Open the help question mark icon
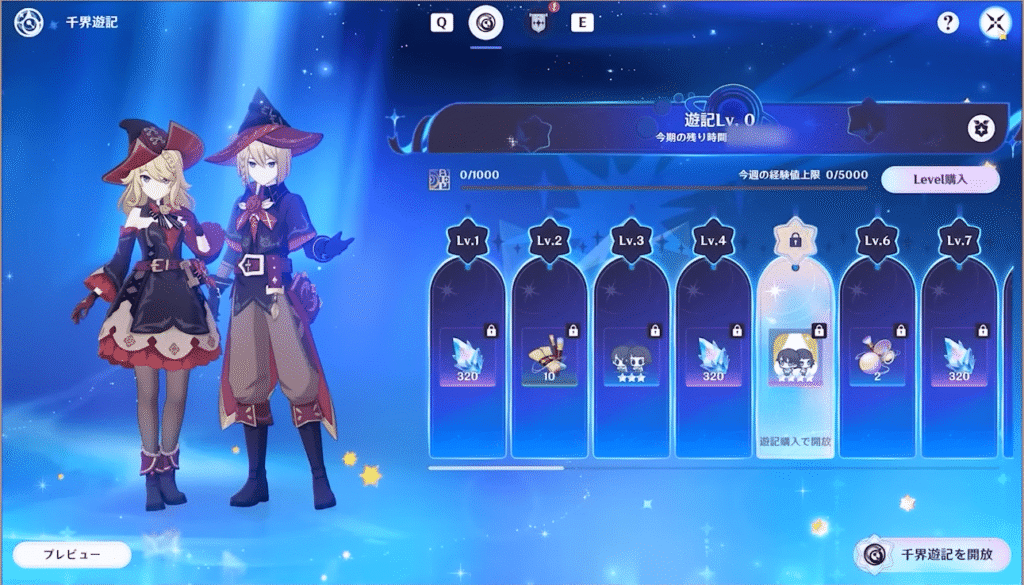The image size is (1024, 585). tap(948, 23)
